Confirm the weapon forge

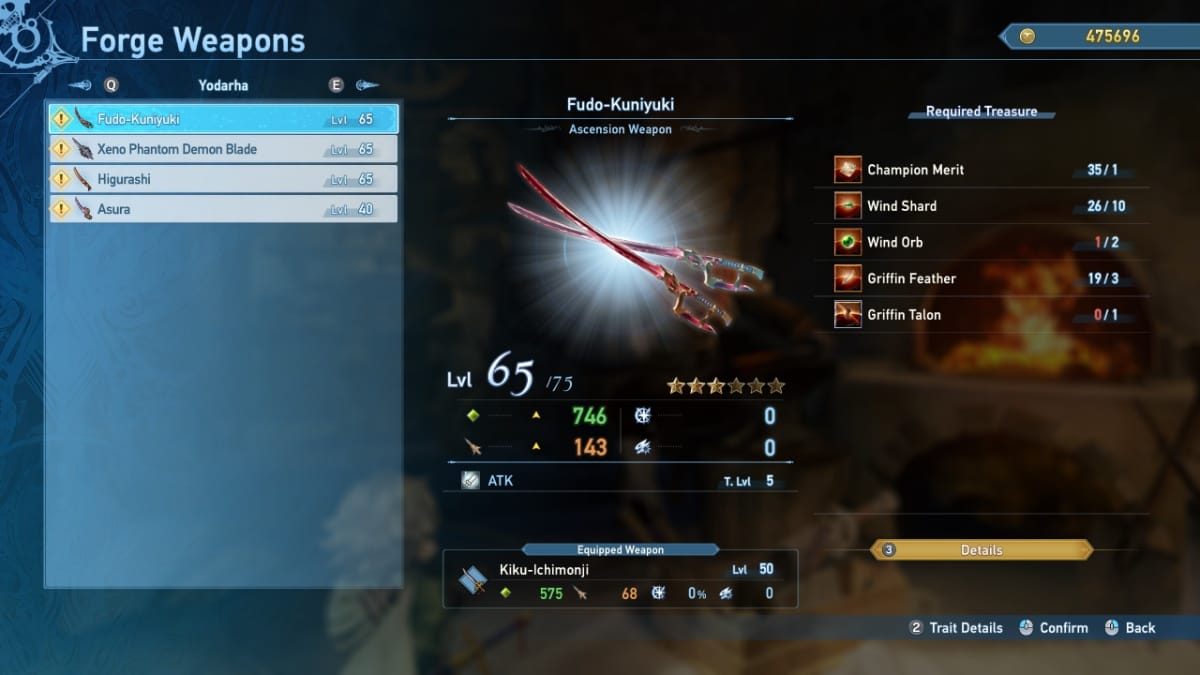(1054, 628)
